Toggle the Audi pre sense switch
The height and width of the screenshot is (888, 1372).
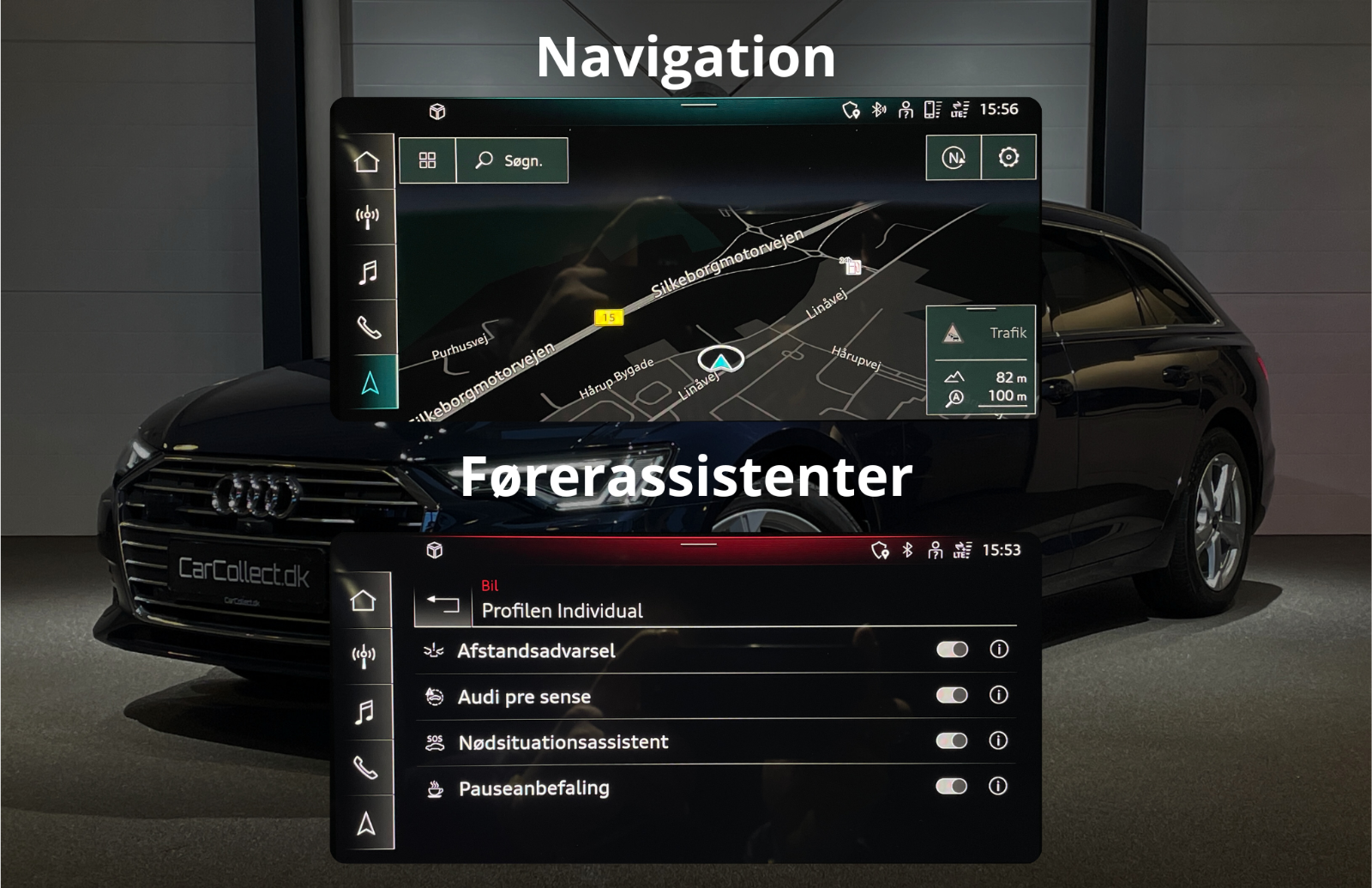(952, 695)
